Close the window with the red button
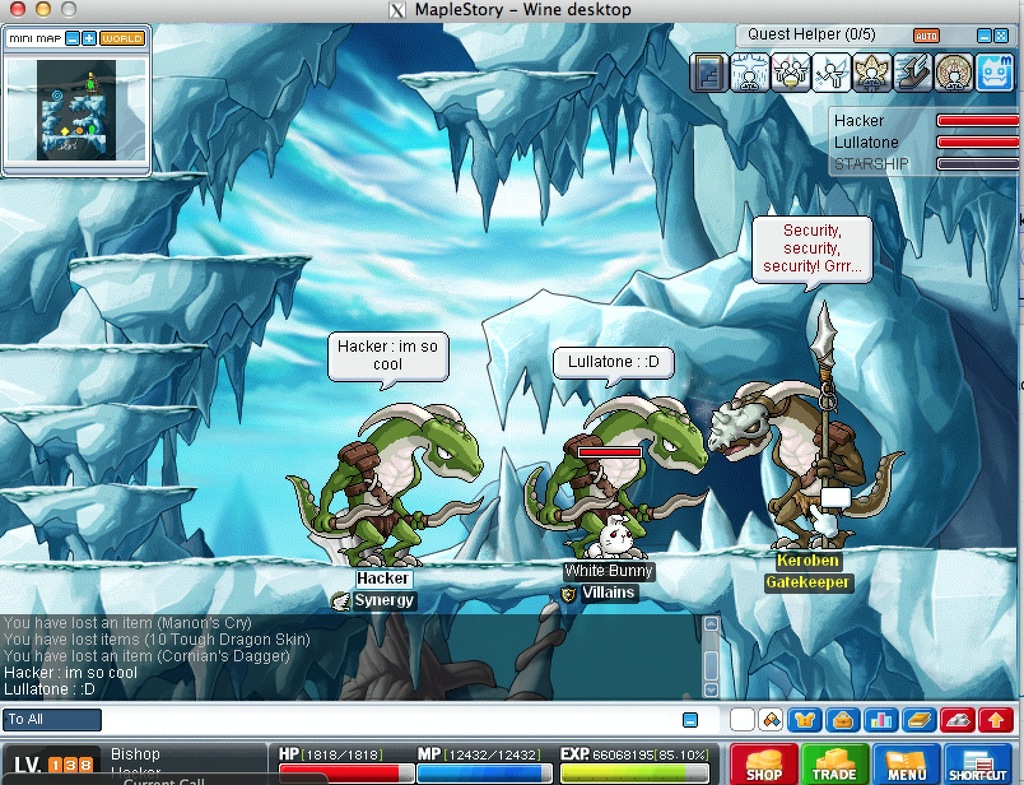 (17, 10)
